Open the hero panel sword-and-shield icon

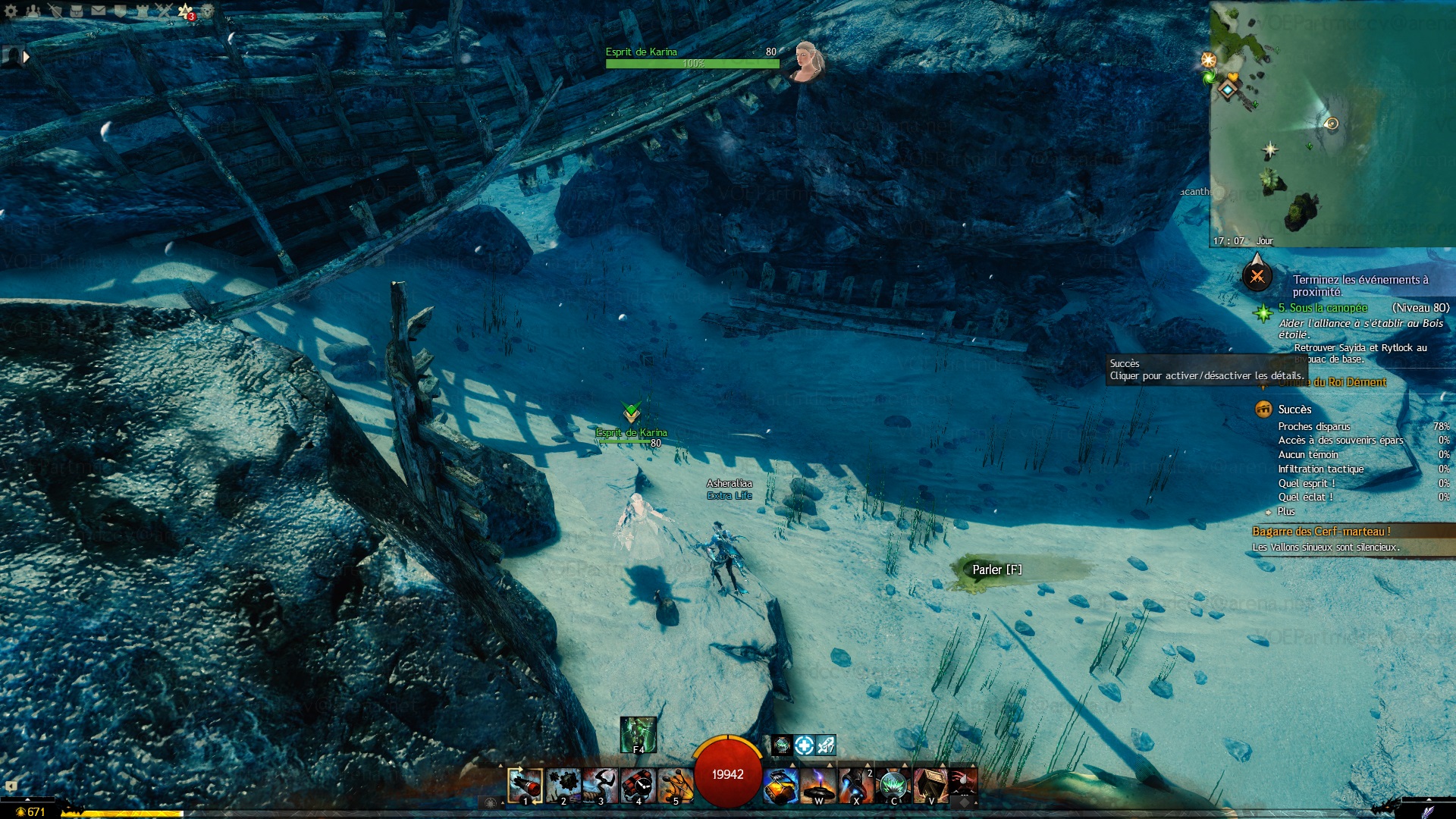click(55, 11)
